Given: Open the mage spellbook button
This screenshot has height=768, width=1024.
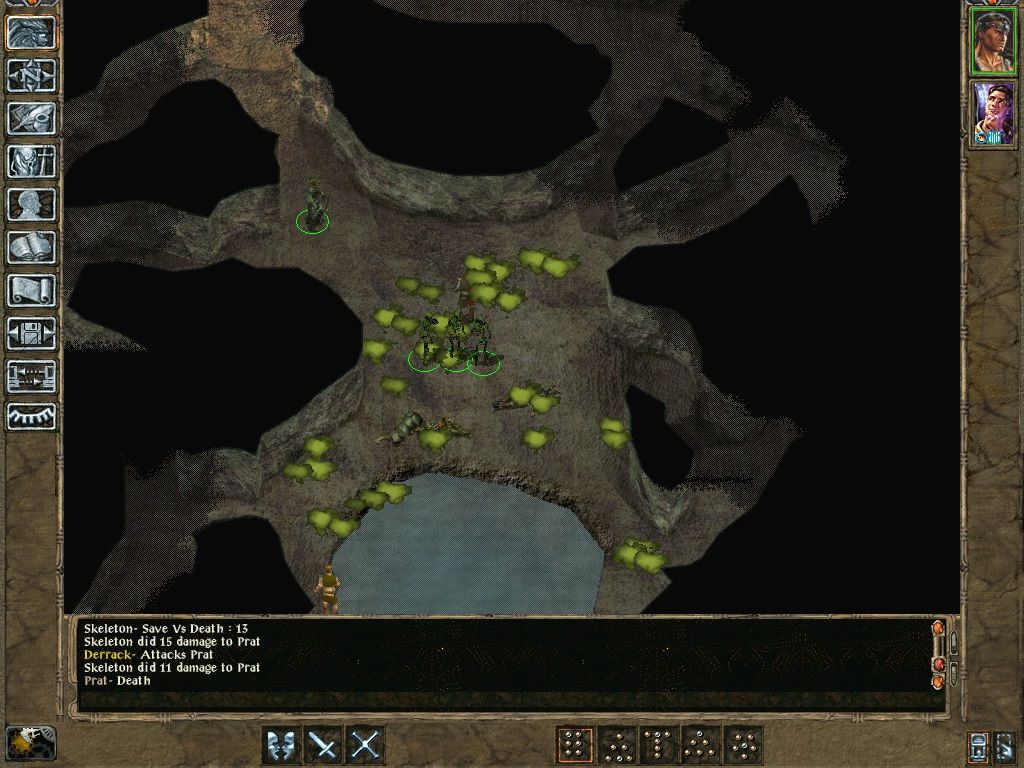Looking at the screenshot, I should (32, 247).
